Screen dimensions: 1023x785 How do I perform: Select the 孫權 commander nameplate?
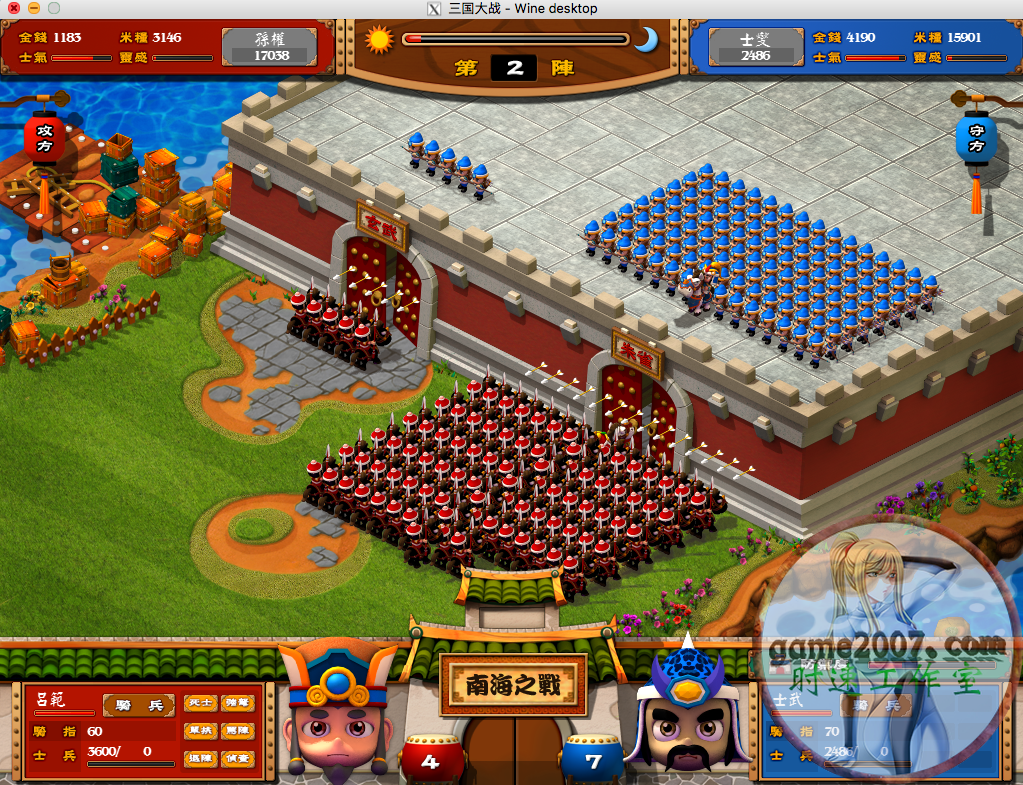[x=272, y=46]
